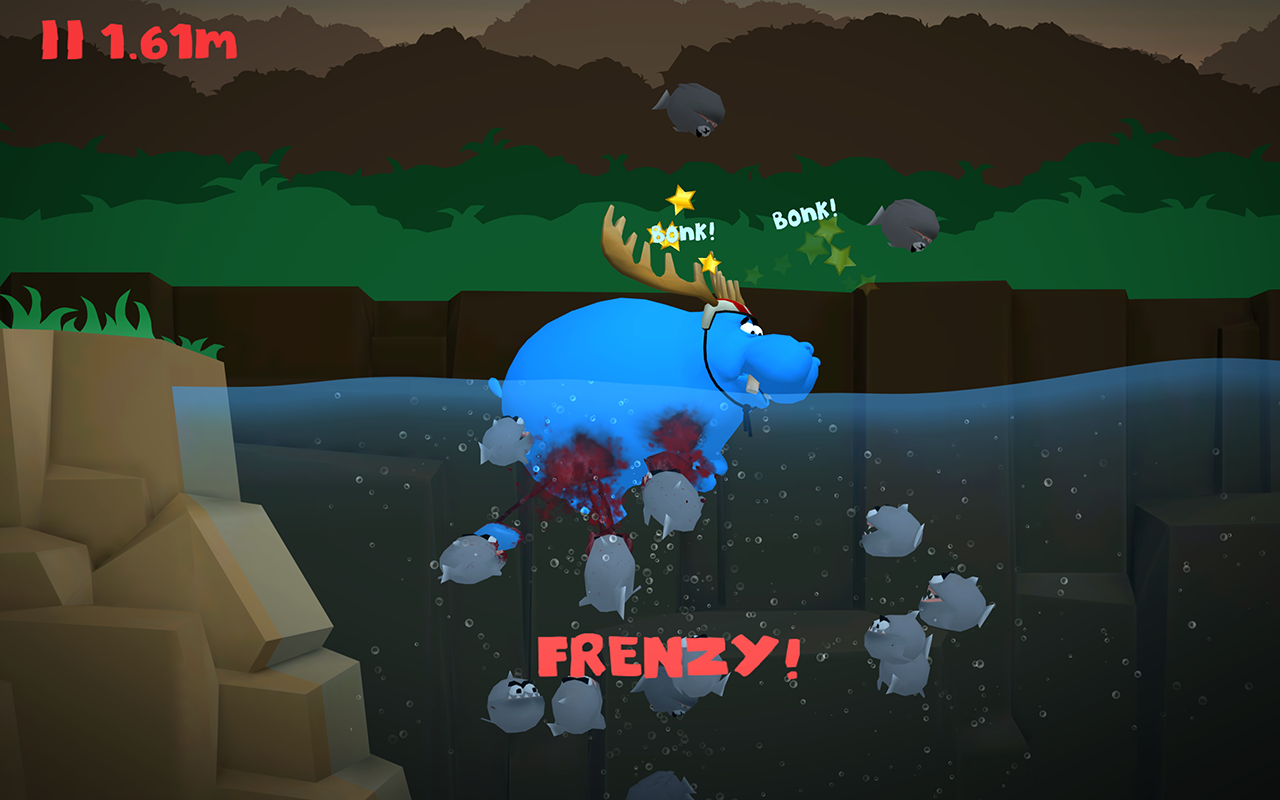Click the right BONK! text effect
The width and height of the screenshot is (1280, 800).
pyautogui.click(x=806, y=214)
